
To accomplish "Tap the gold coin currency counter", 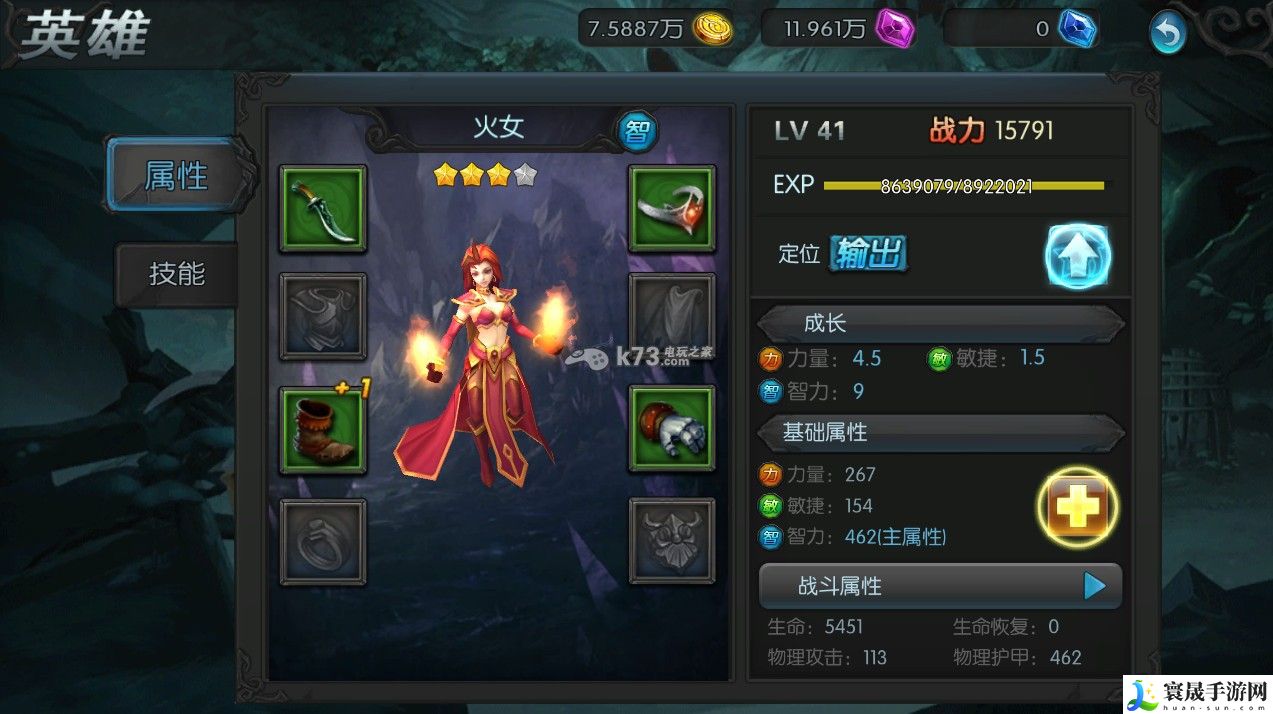I will pos(656,29).
